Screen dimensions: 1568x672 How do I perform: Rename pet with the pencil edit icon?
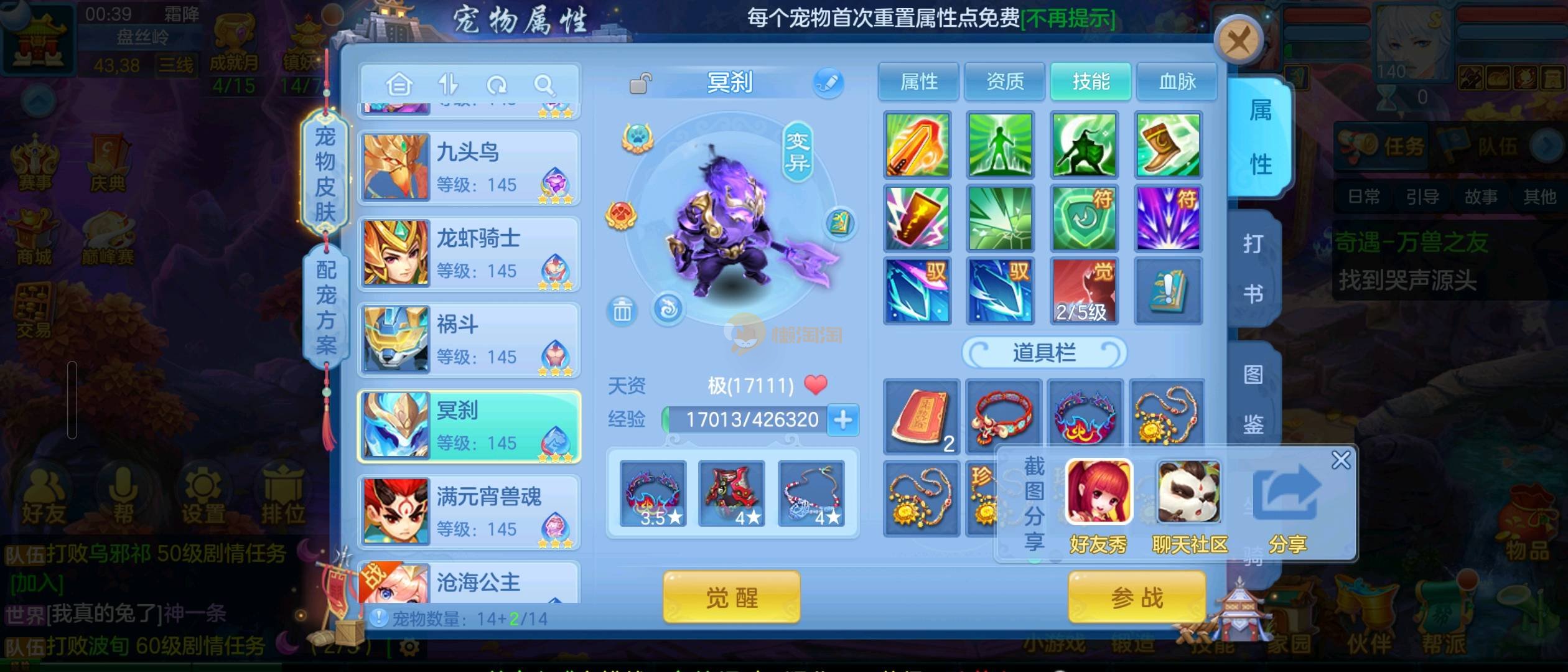tap(828, 83)
